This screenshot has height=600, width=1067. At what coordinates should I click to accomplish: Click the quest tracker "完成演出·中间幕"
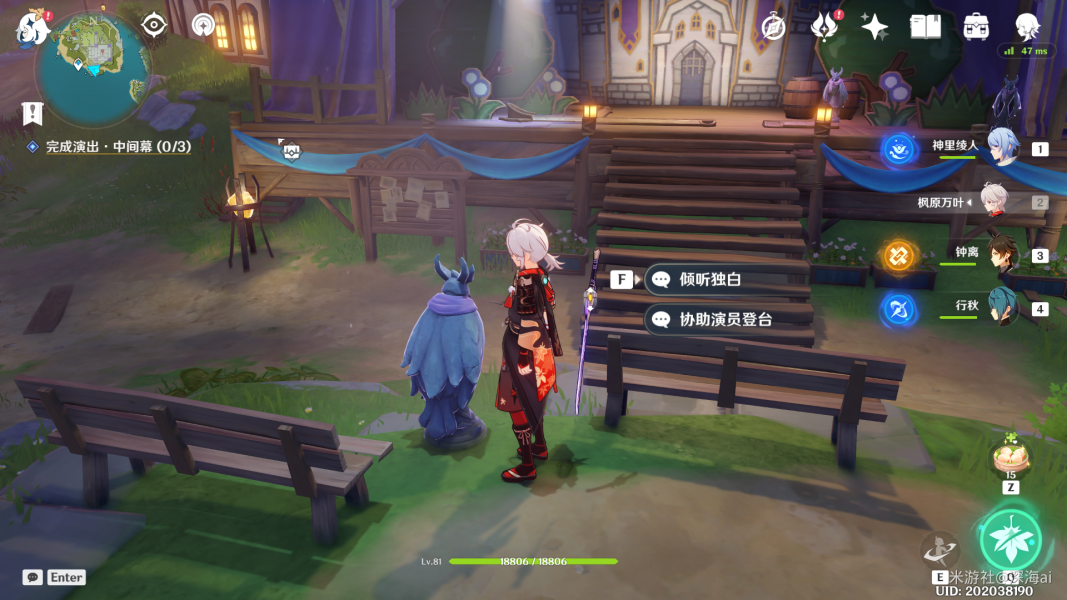[117, 147]
